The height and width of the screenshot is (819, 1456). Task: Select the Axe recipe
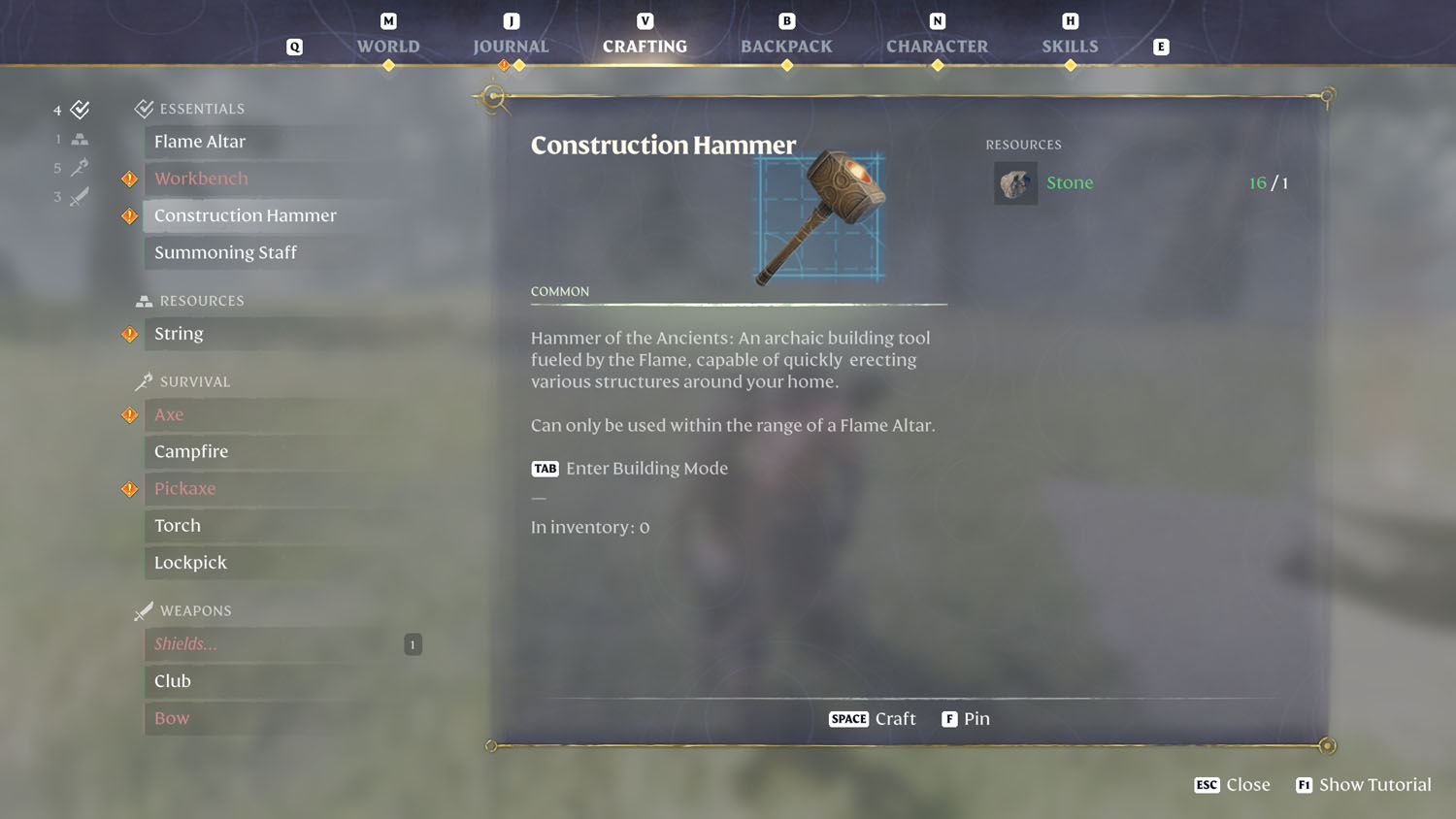coord(169,414)
